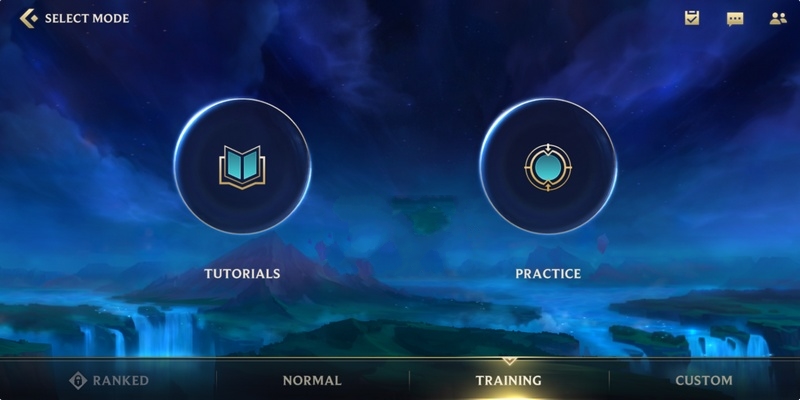Open the missions clipboard icon
The image size is (800, 400).
click(x=692, y=18)
